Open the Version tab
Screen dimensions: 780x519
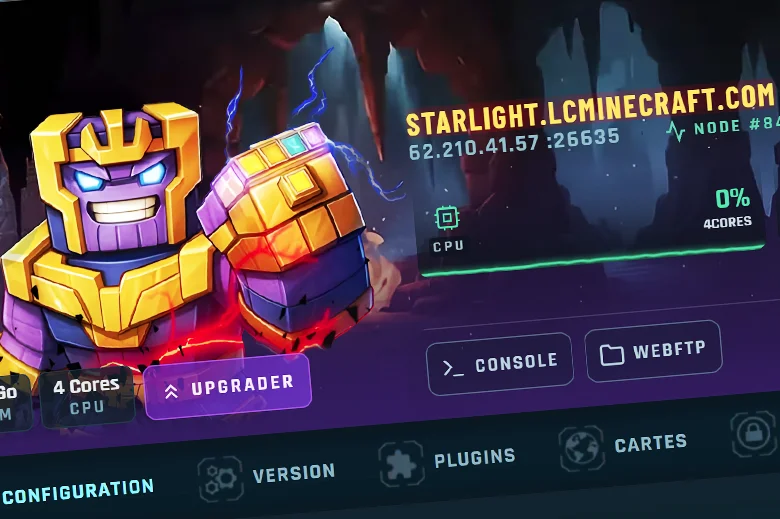pyautogui.click(x=267, y=473)
